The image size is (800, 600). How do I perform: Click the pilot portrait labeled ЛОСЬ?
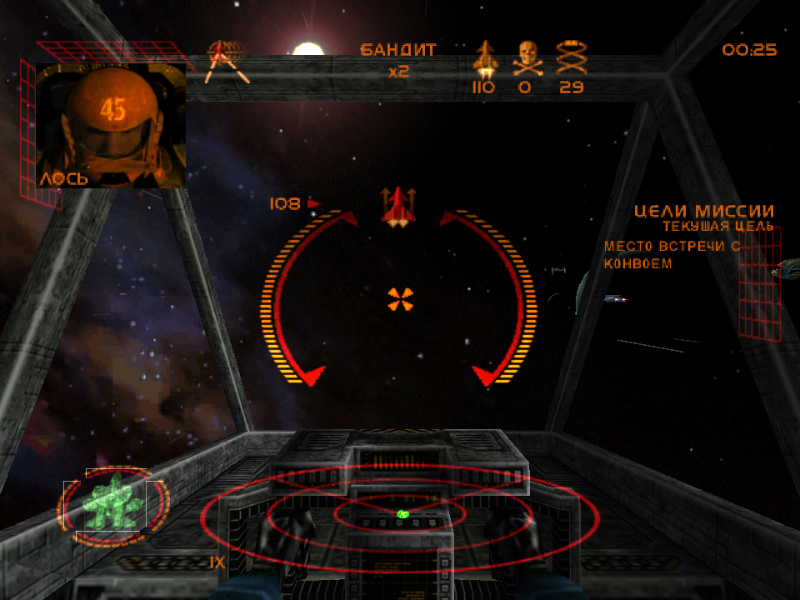pyautogui.click(x=111, y=125)
